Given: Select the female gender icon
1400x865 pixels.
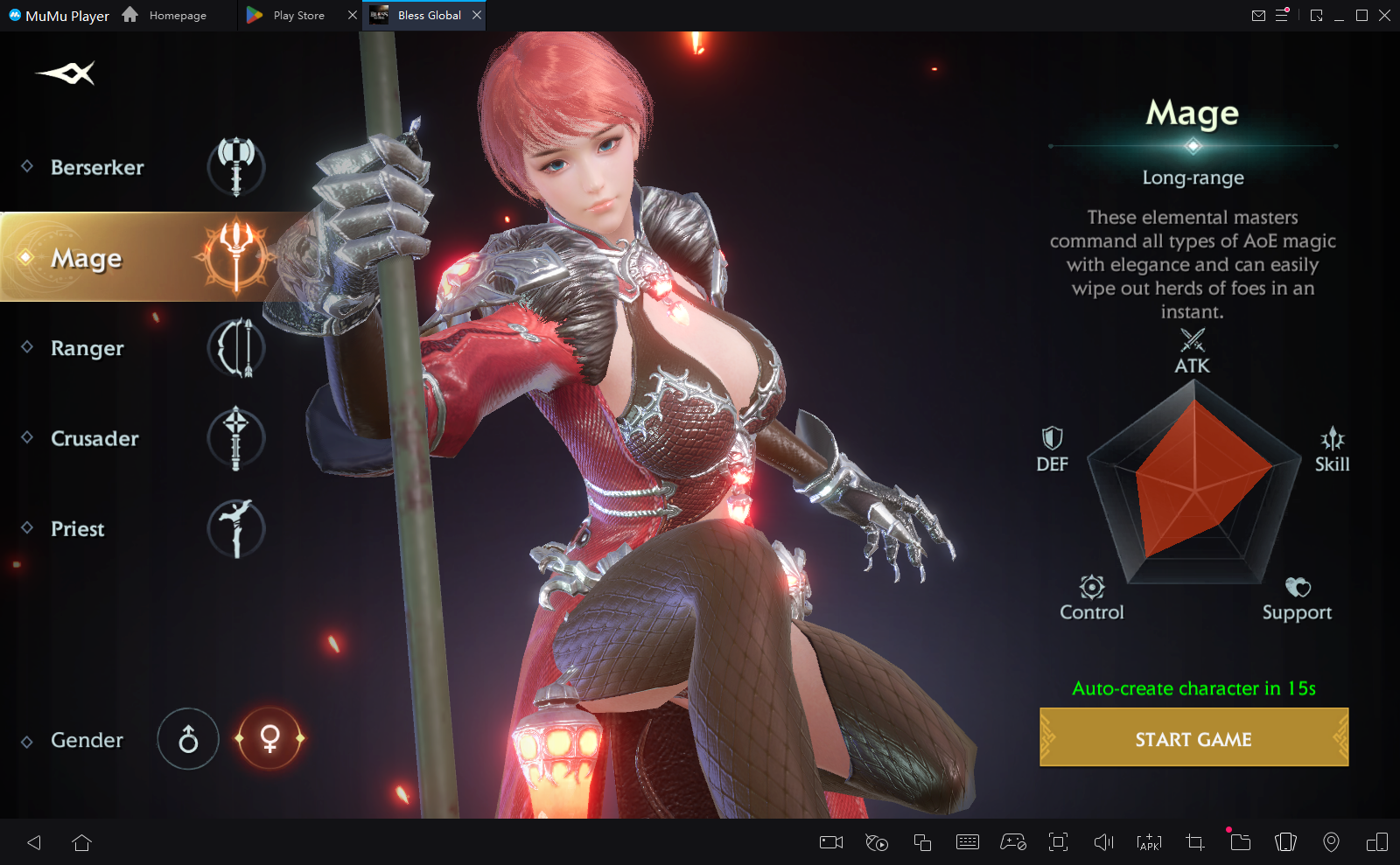Looking at the screenshot, I should tap(269, 739).
